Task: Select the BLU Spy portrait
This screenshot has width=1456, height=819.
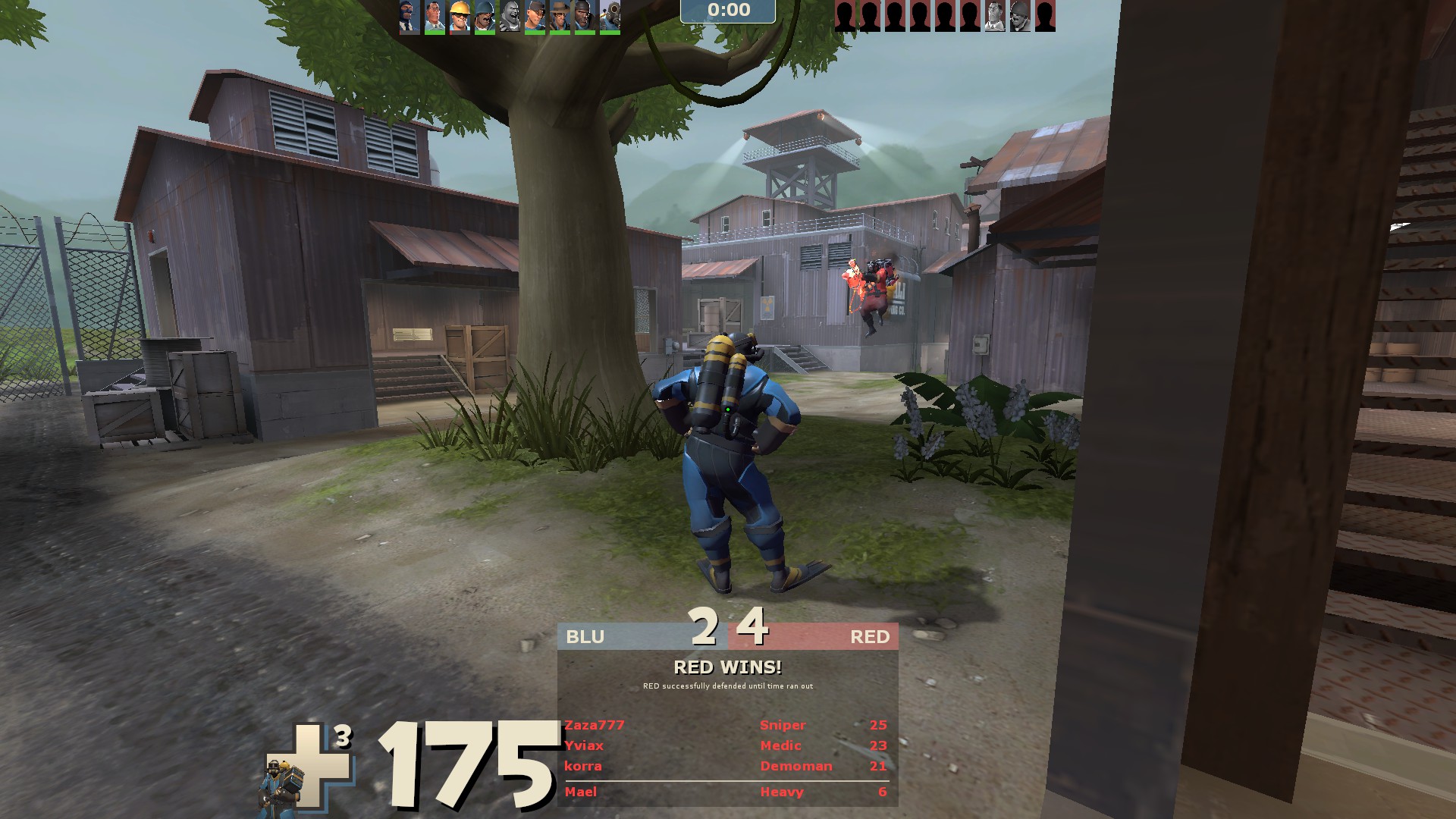Action: coord(409,16)
